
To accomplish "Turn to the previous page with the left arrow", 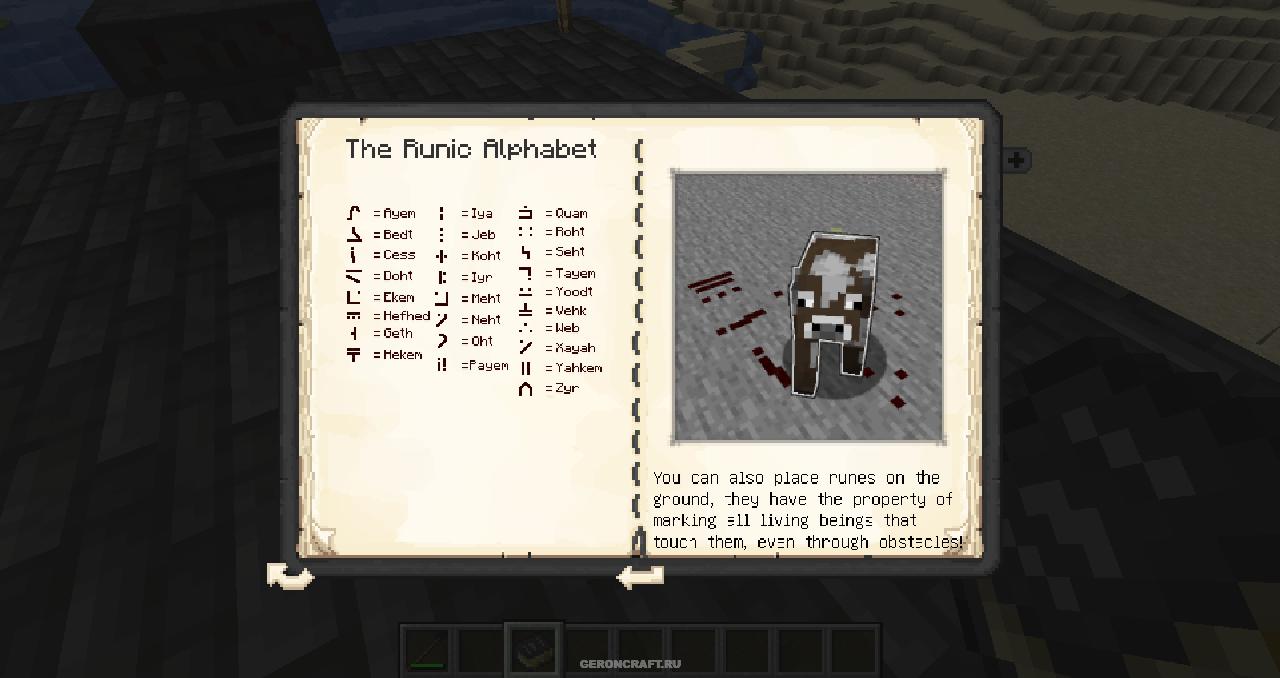I will click(640, 576).
